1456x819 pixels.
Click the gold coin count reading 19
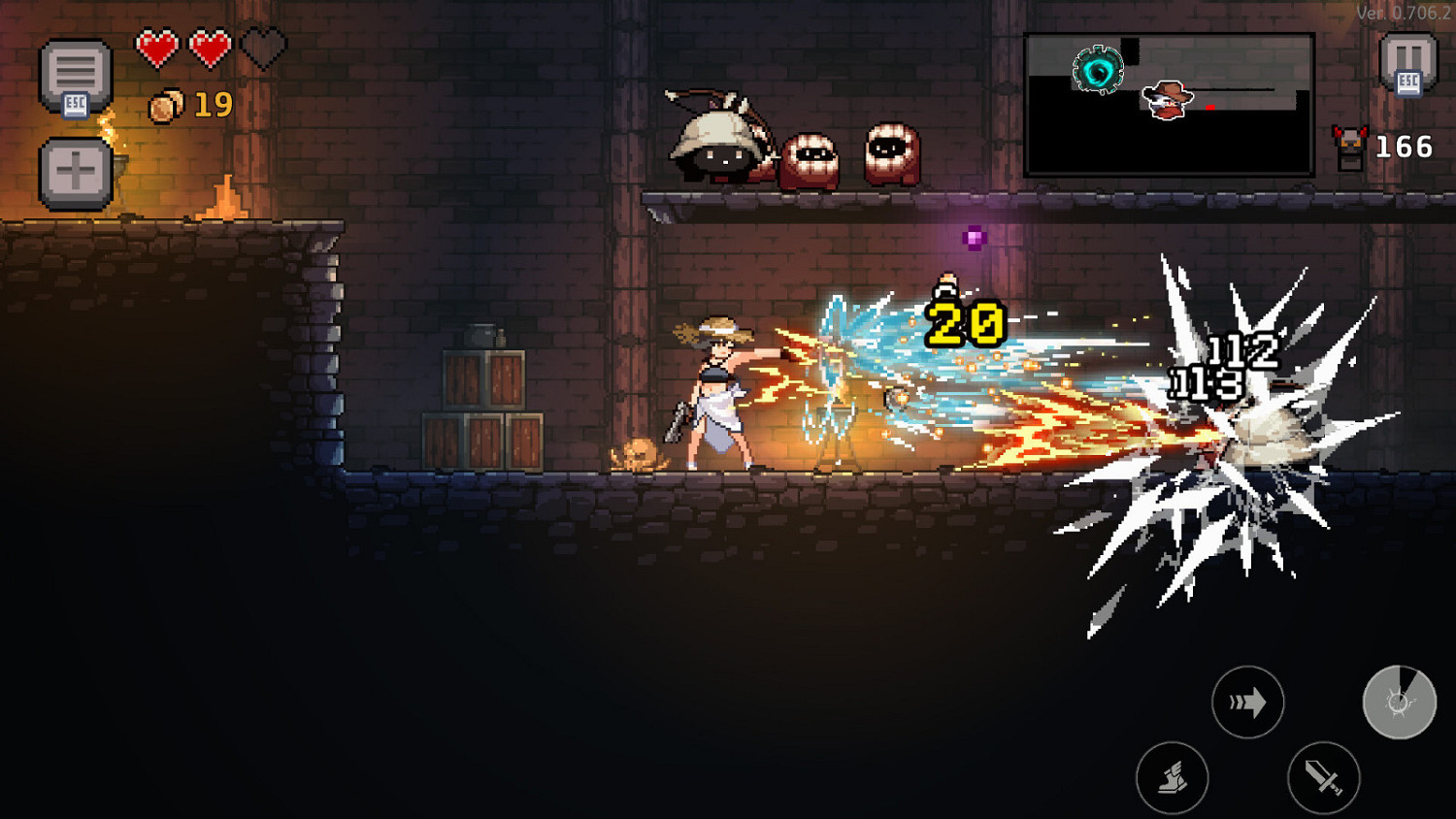[215, 106]
